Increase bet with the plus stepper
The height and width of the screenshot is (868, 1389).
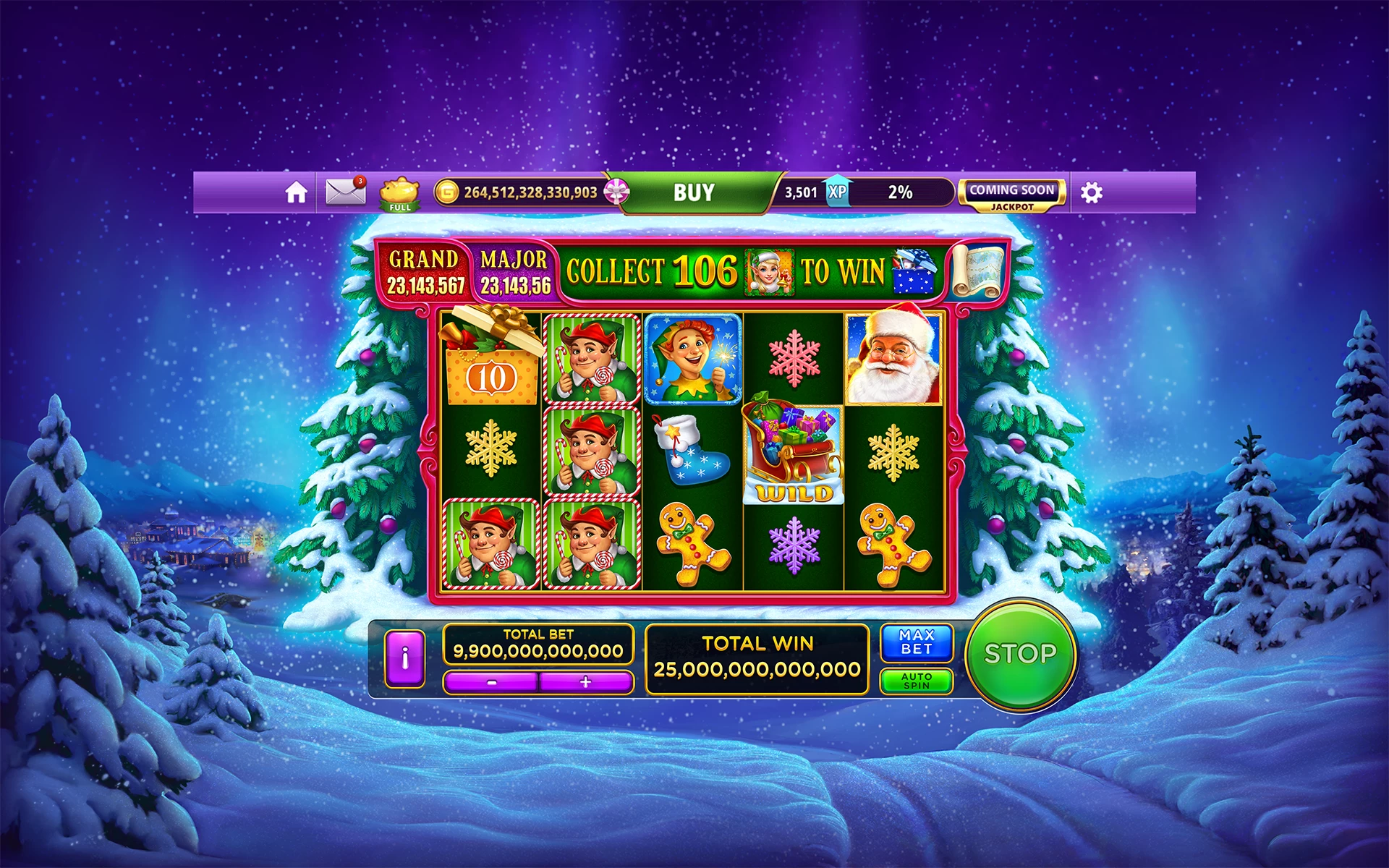[586, 683]
